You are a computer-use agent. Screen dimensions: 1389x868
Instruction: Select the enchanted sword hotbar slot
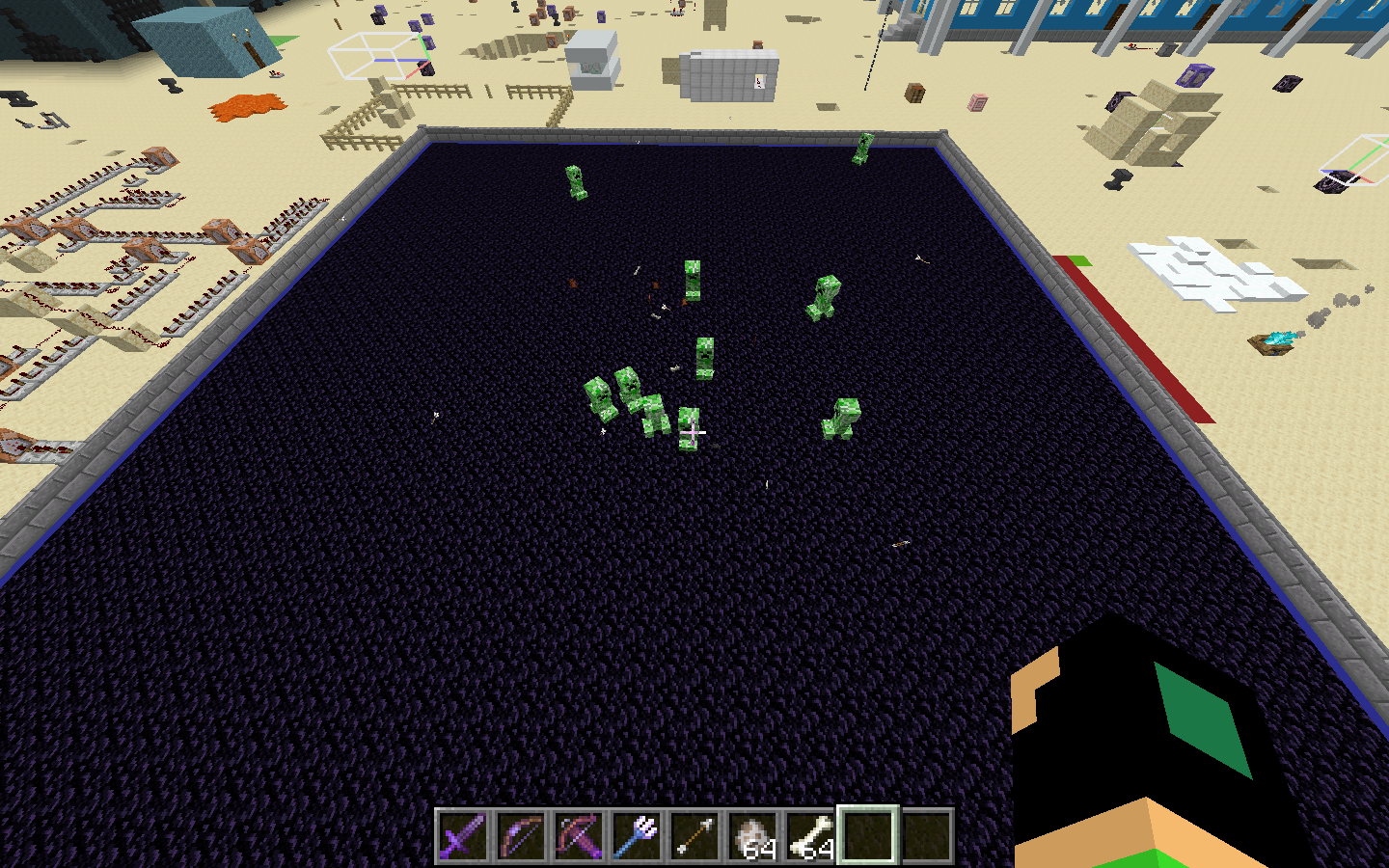click(463, 835)
